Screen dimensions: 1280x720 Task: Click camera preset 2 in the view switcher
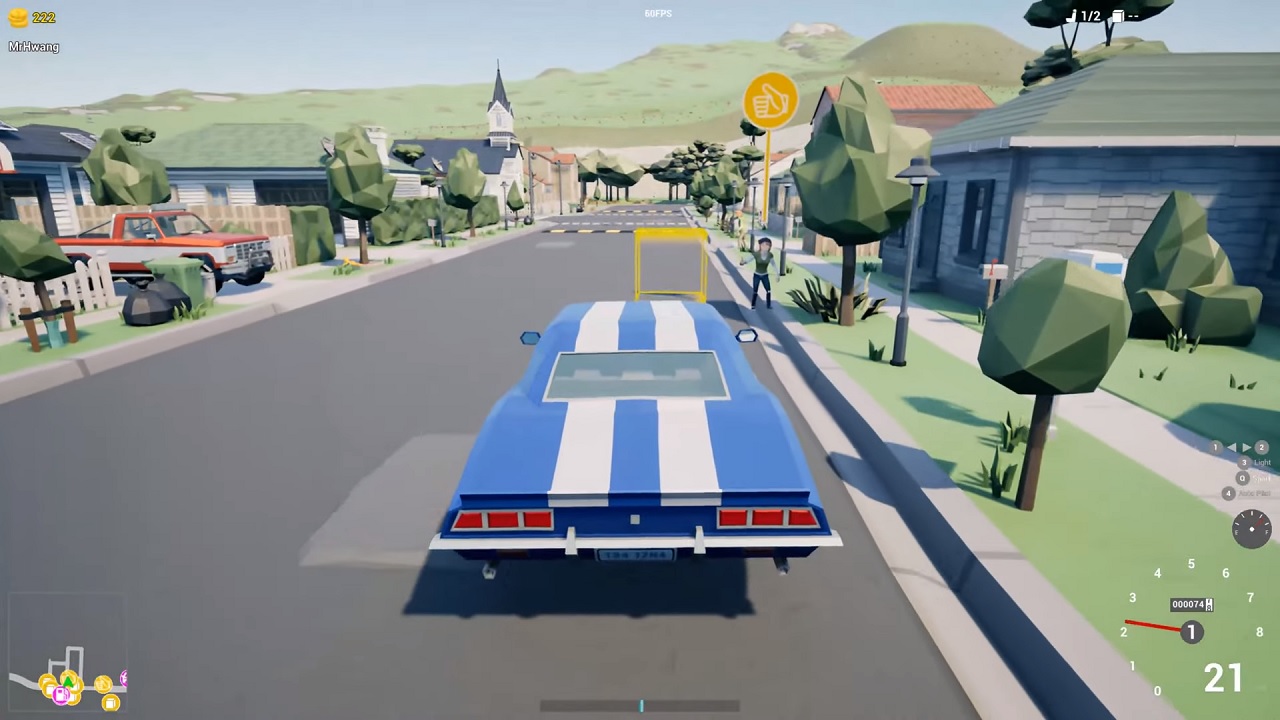click(1263, 448)
